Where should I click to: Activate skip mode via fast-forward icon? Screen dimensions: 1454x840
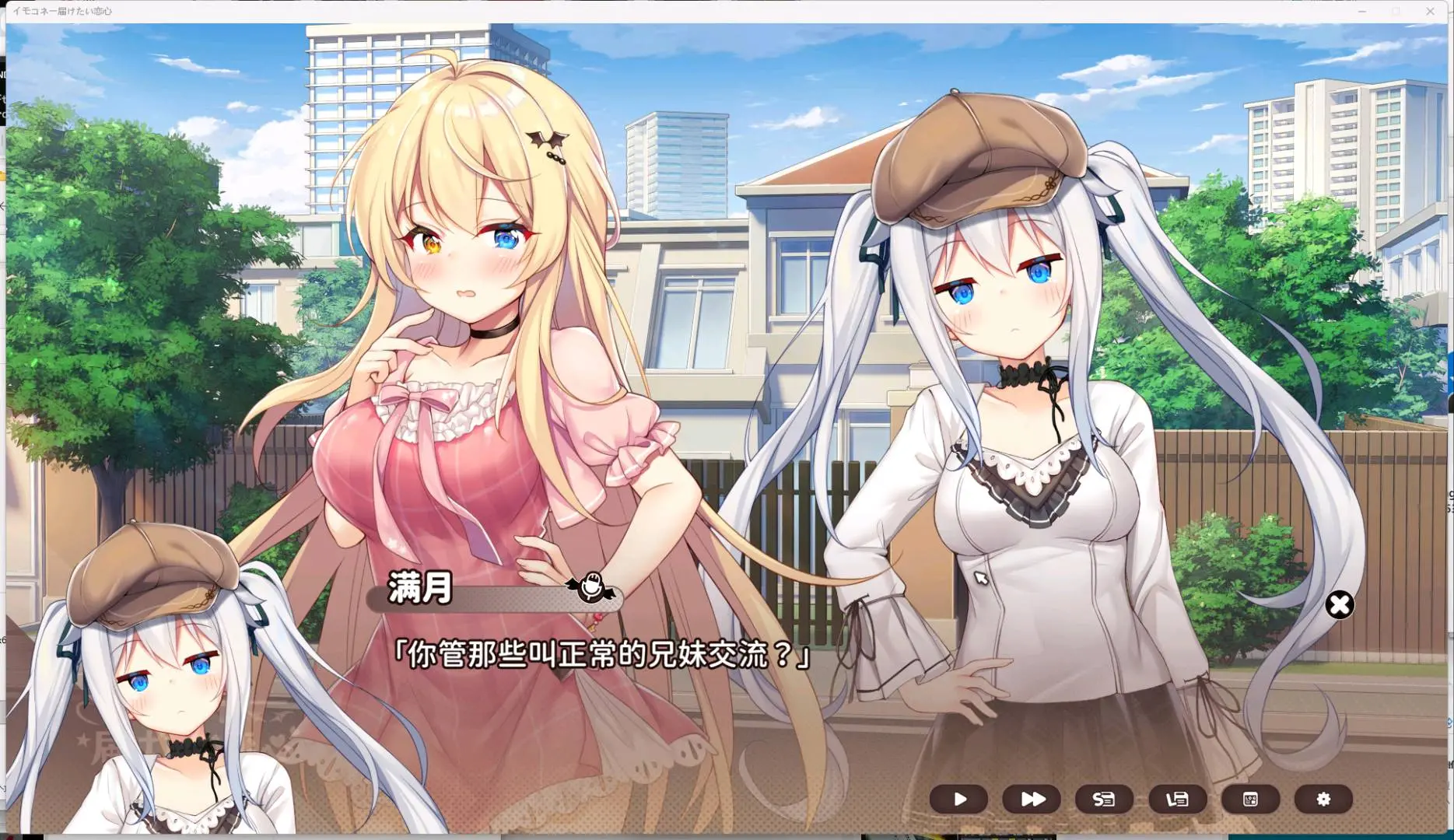pyautogui.click(x=1032, y=799)
